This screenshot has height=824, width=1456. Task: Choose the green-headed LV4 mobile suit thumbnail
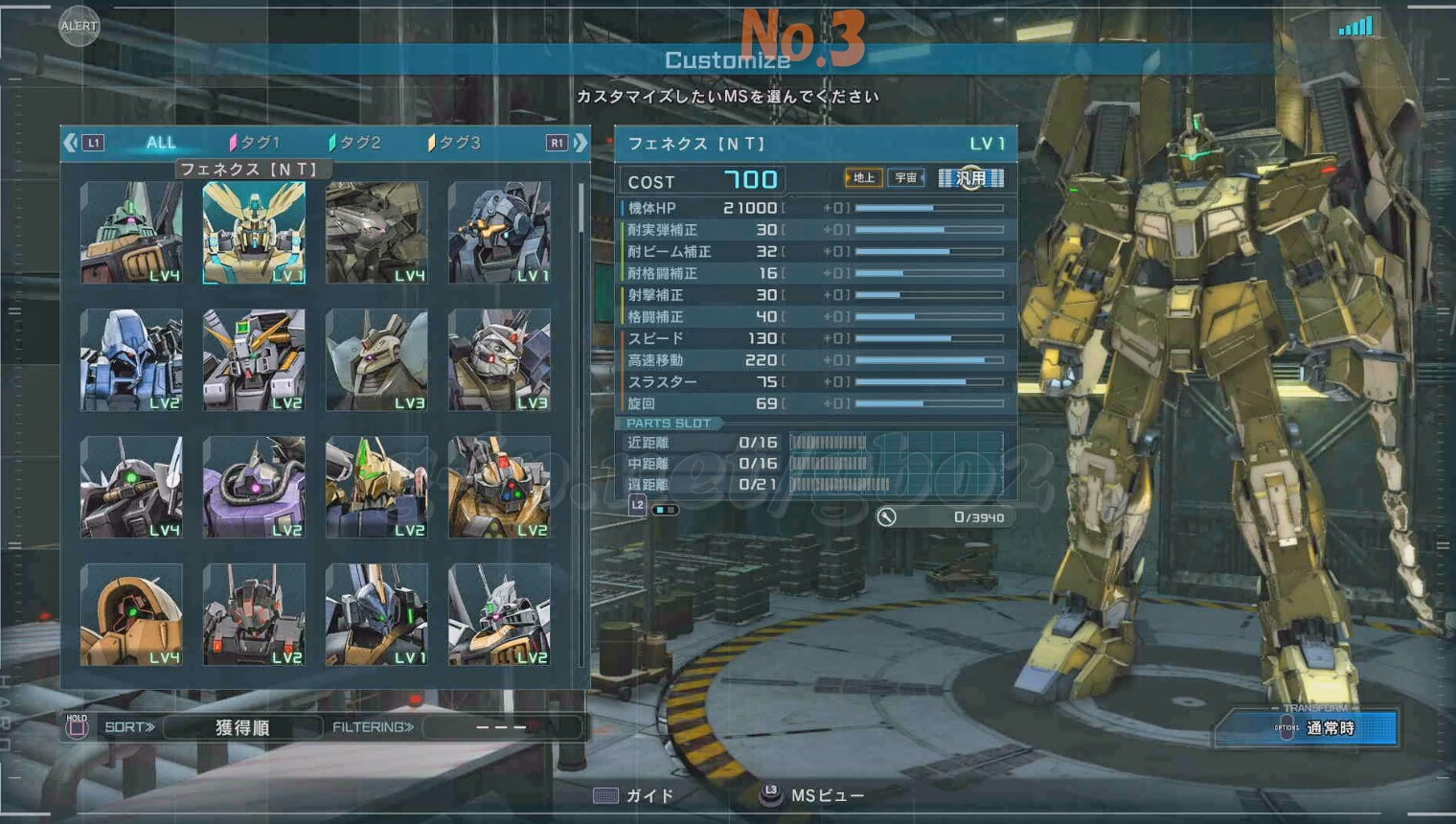coord(131,233)
